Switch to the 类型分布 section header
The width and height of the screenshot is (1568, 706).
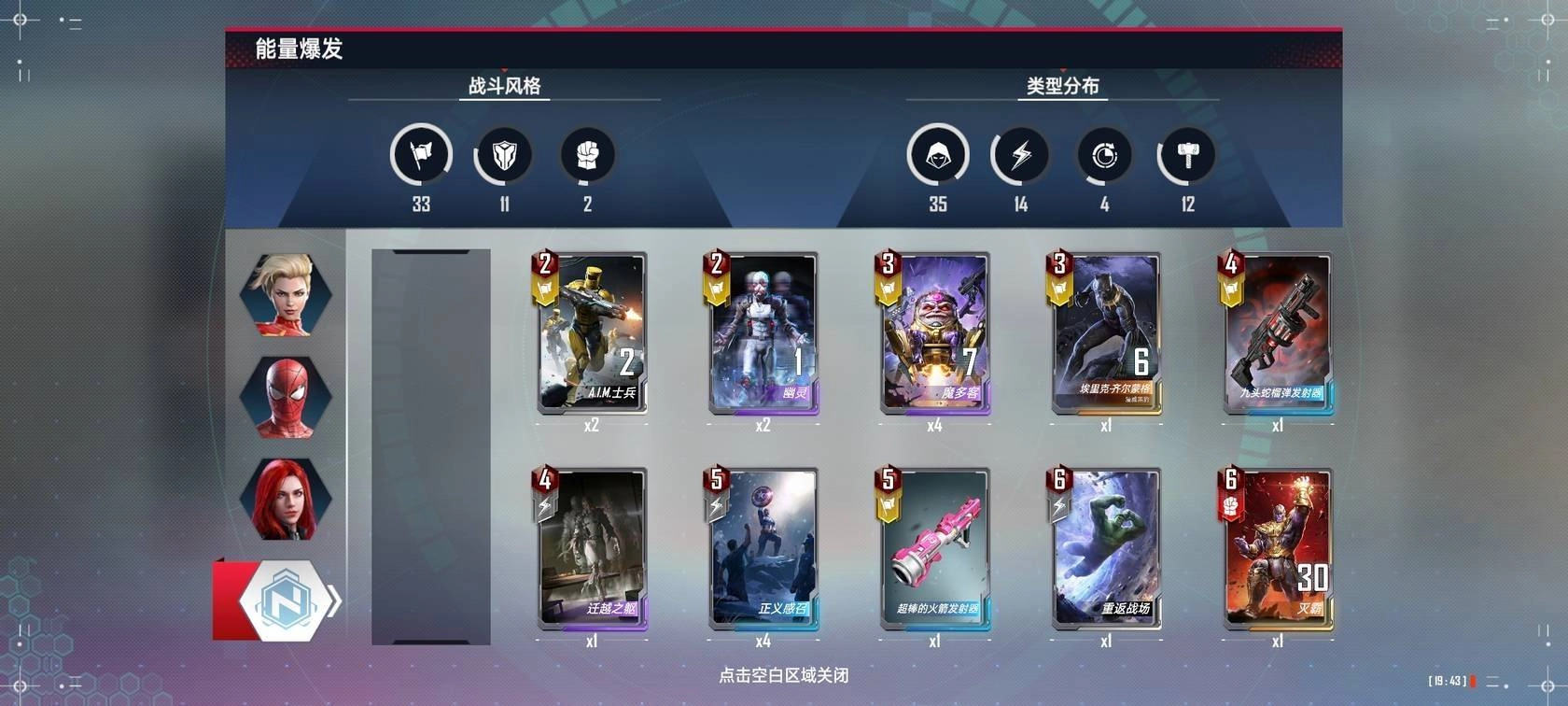coord(1062,86)
